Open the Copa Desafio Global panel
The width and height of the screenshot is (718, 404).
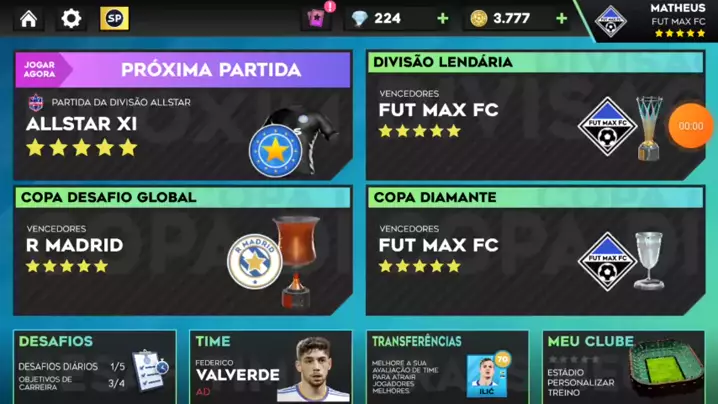pyautogui.click(x=182, y=250)
